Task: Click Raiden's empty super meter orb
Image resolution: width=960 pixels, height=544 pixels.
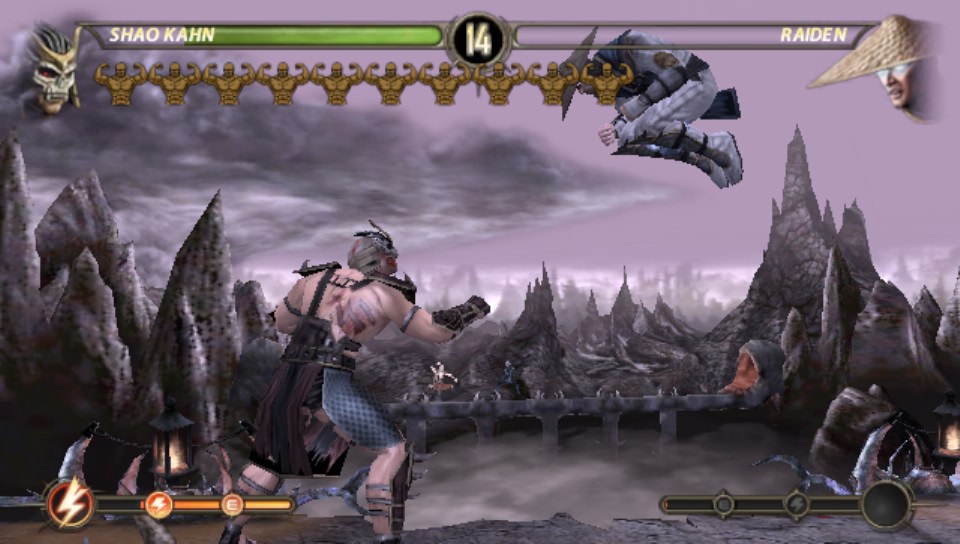Action: [887, 504]
